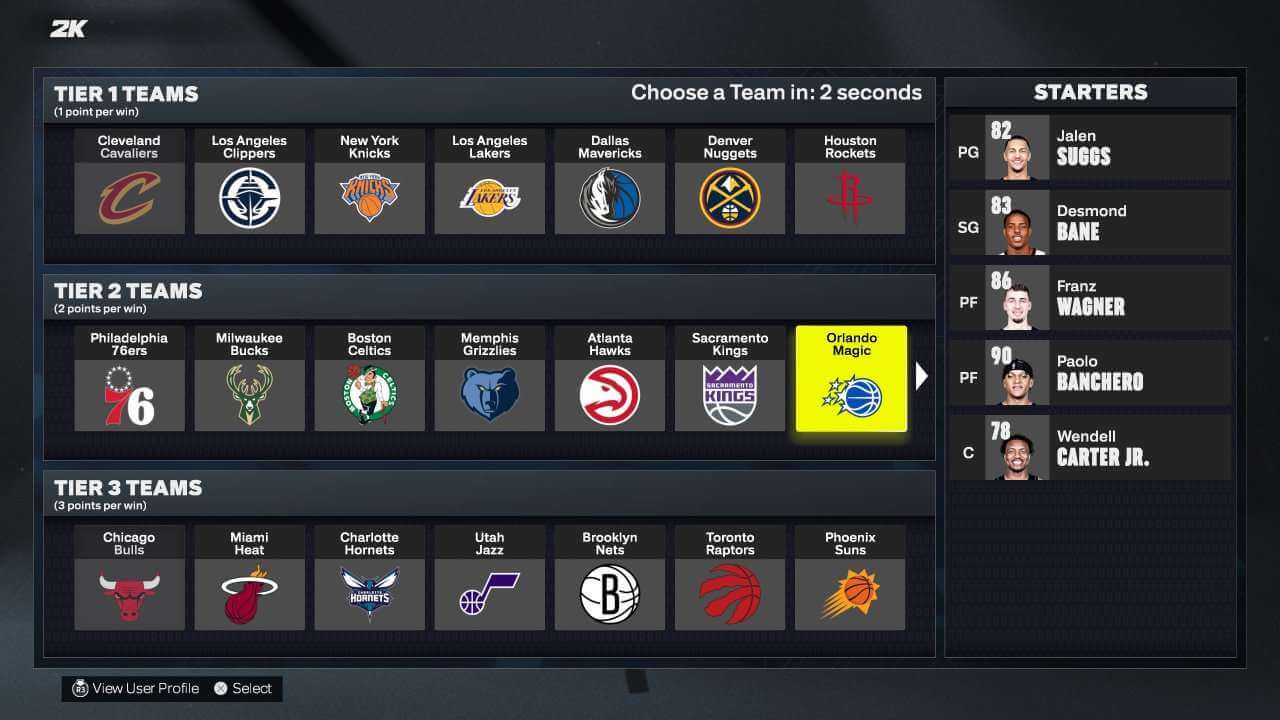Pick the Los Angeles Lakers logo
1280x720 pixels.
tap(489, 196)
